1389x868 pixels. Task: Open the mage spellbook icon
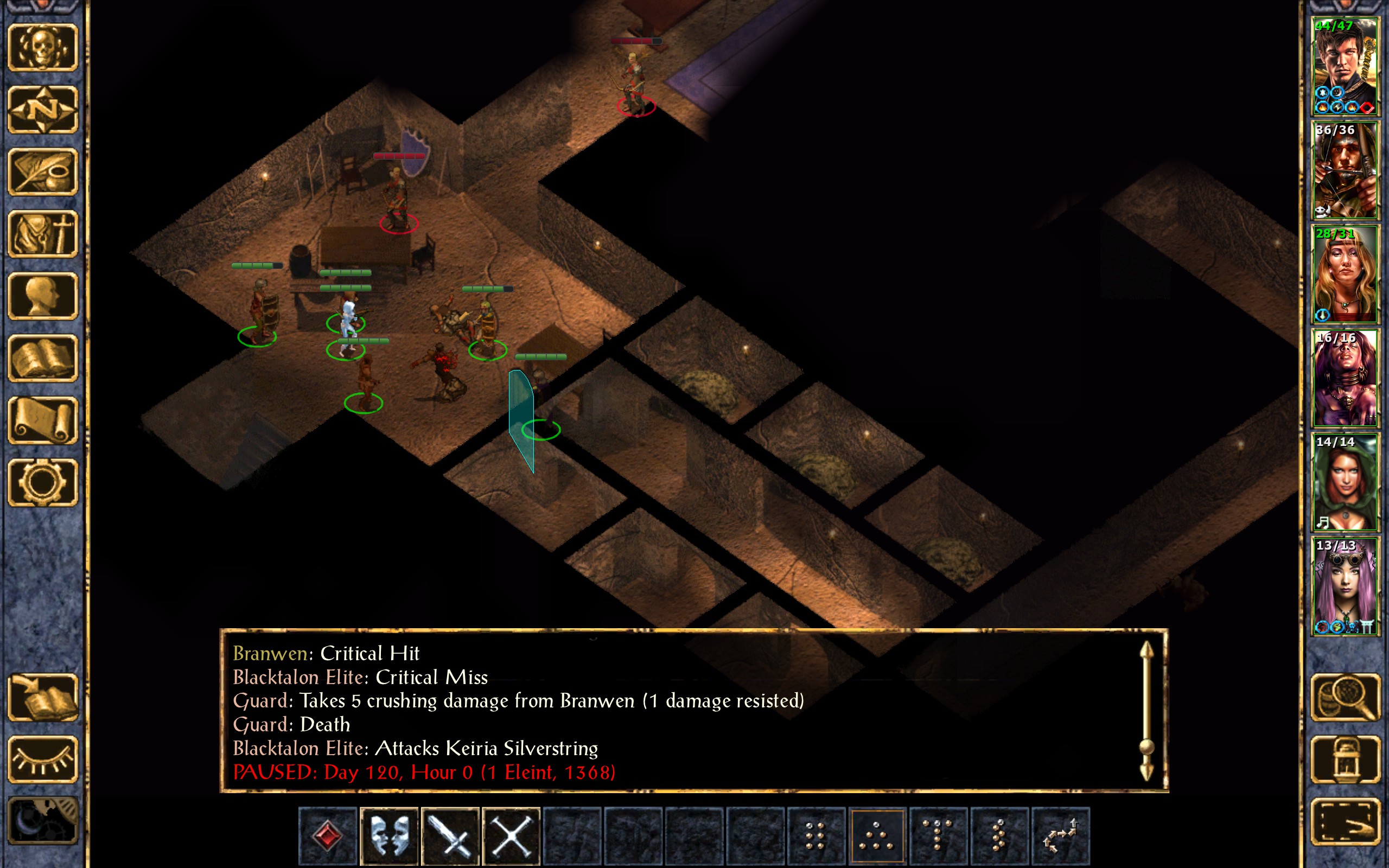[x=43, y=358]
